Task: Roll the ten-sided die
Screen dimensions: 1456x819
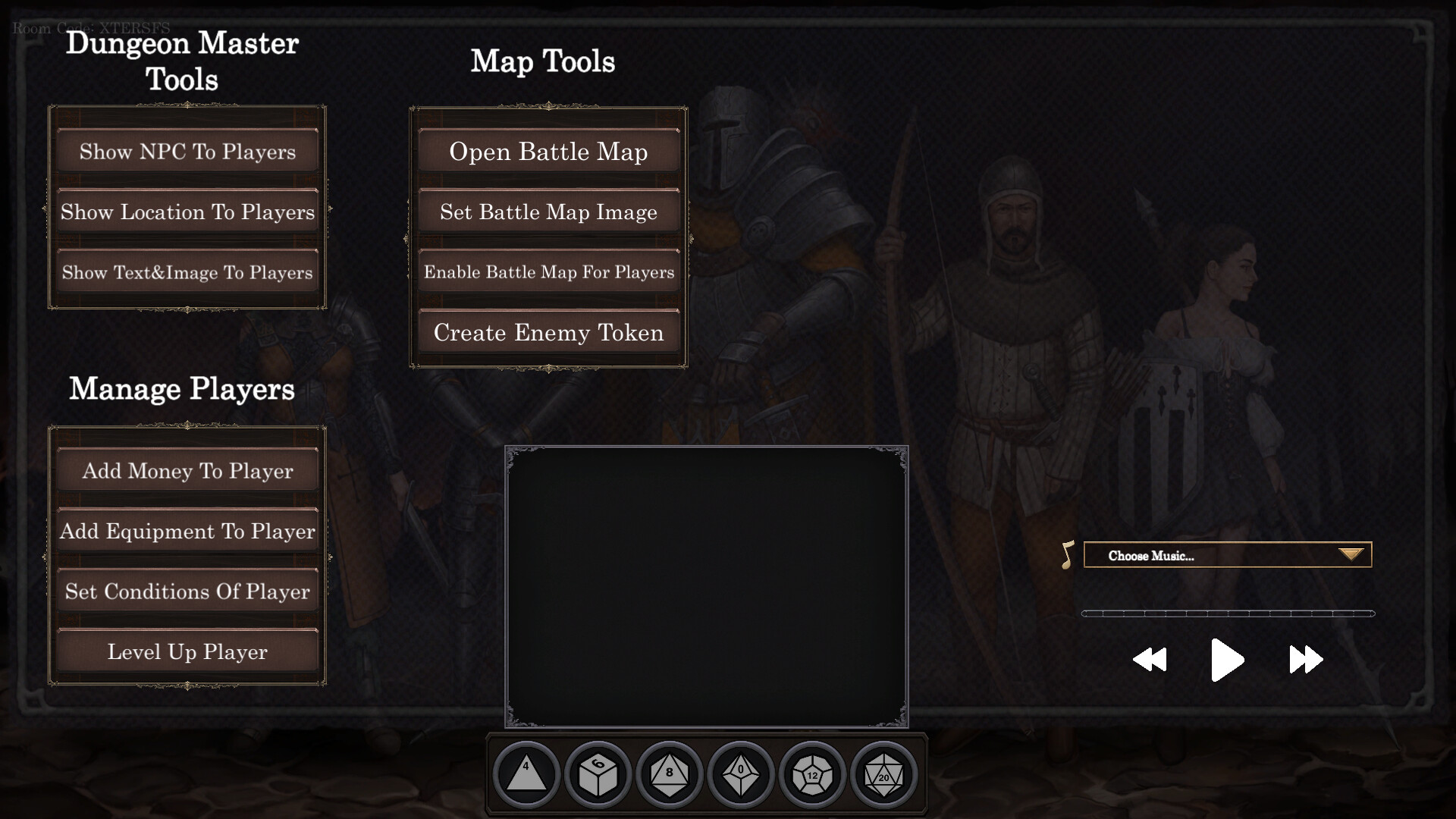Action: coord(741,774)
